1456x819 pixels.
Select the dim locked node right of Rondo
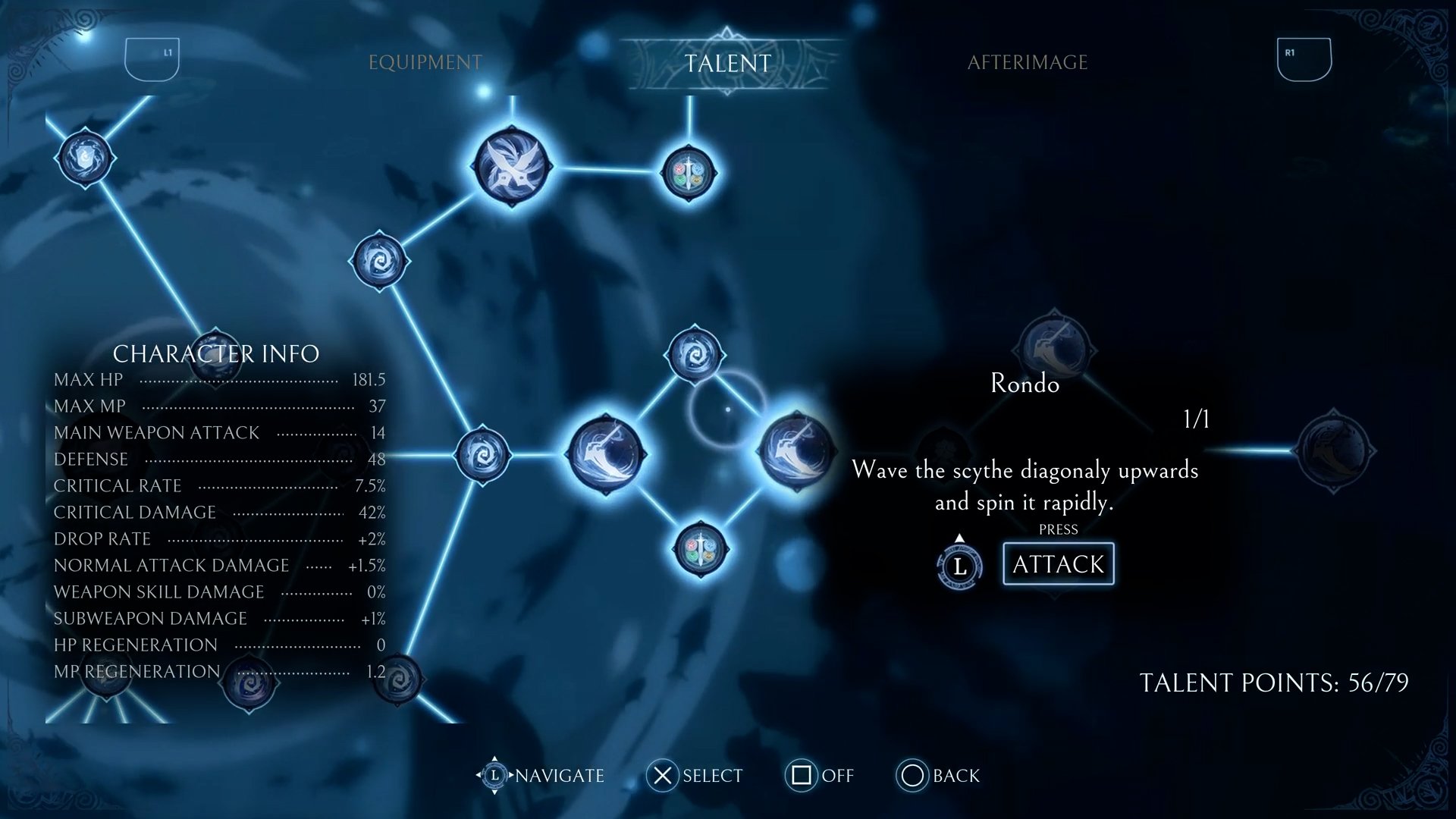(x=1334, y=450)
